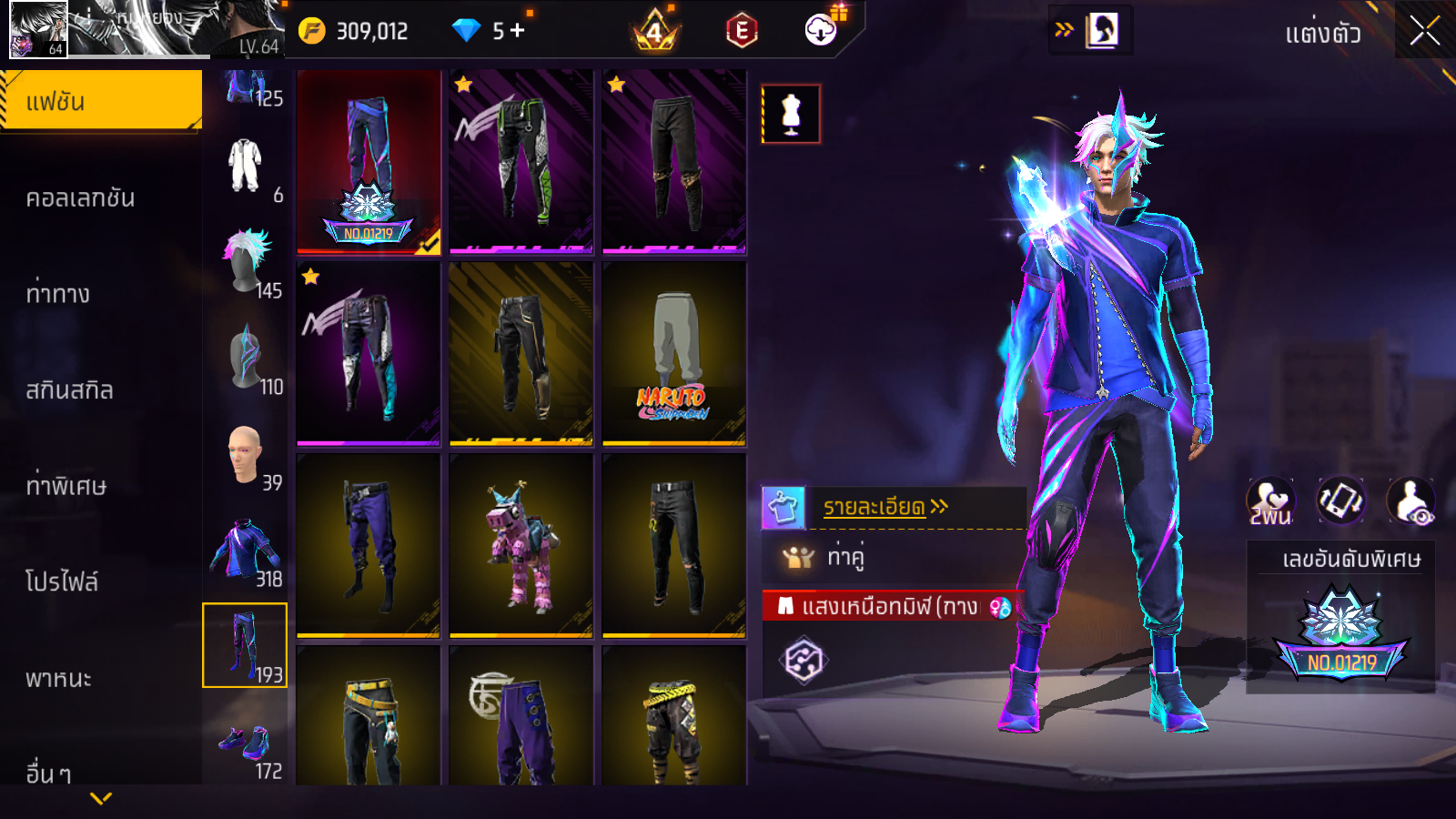This screenshot has height=819, width=1456.
Task: Choose the Naruto Shippuden grey pants
Action: [x=674, y=354]
